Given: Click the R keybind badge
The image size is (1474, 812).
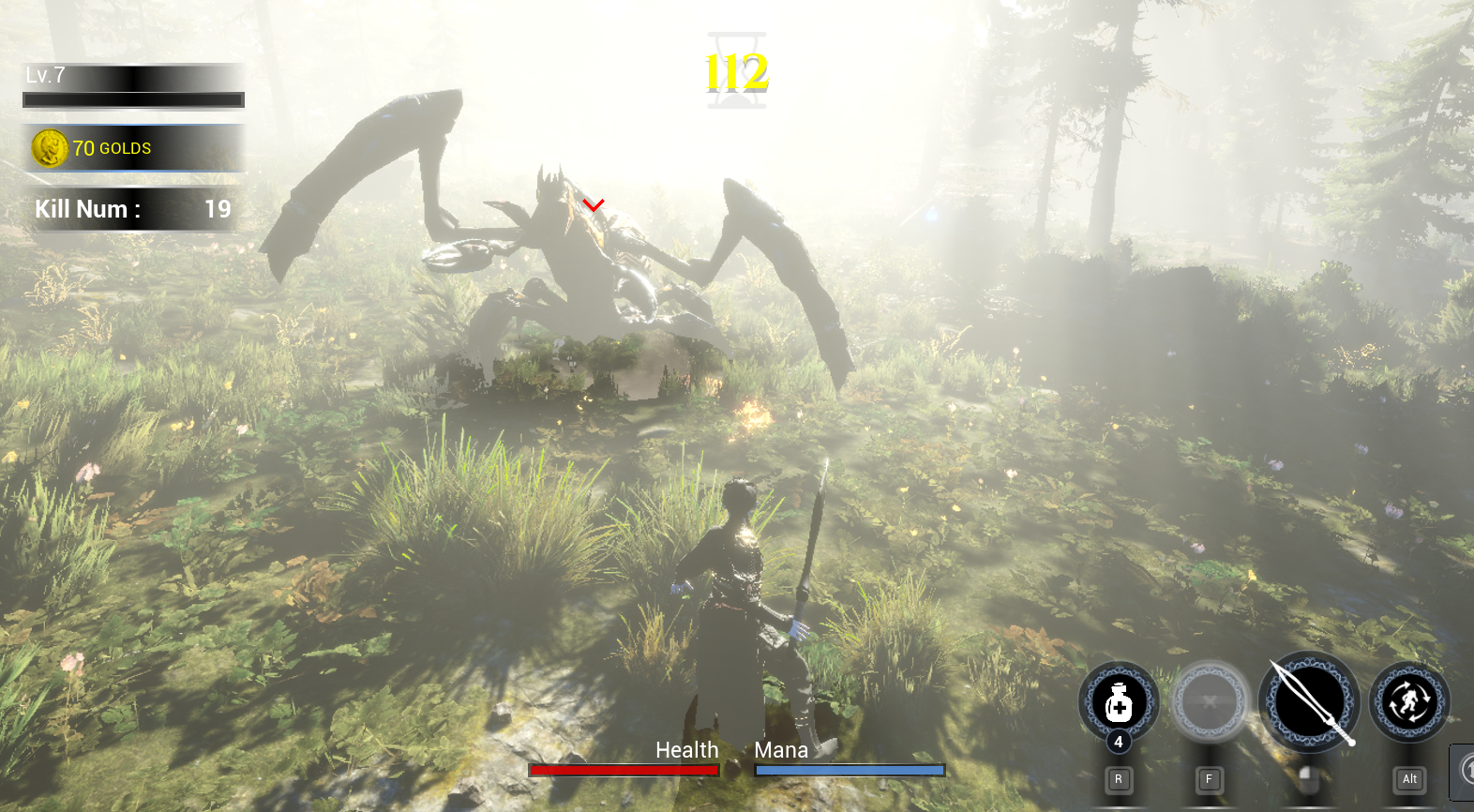Looking at the screenshot, I should point(1118,779).
